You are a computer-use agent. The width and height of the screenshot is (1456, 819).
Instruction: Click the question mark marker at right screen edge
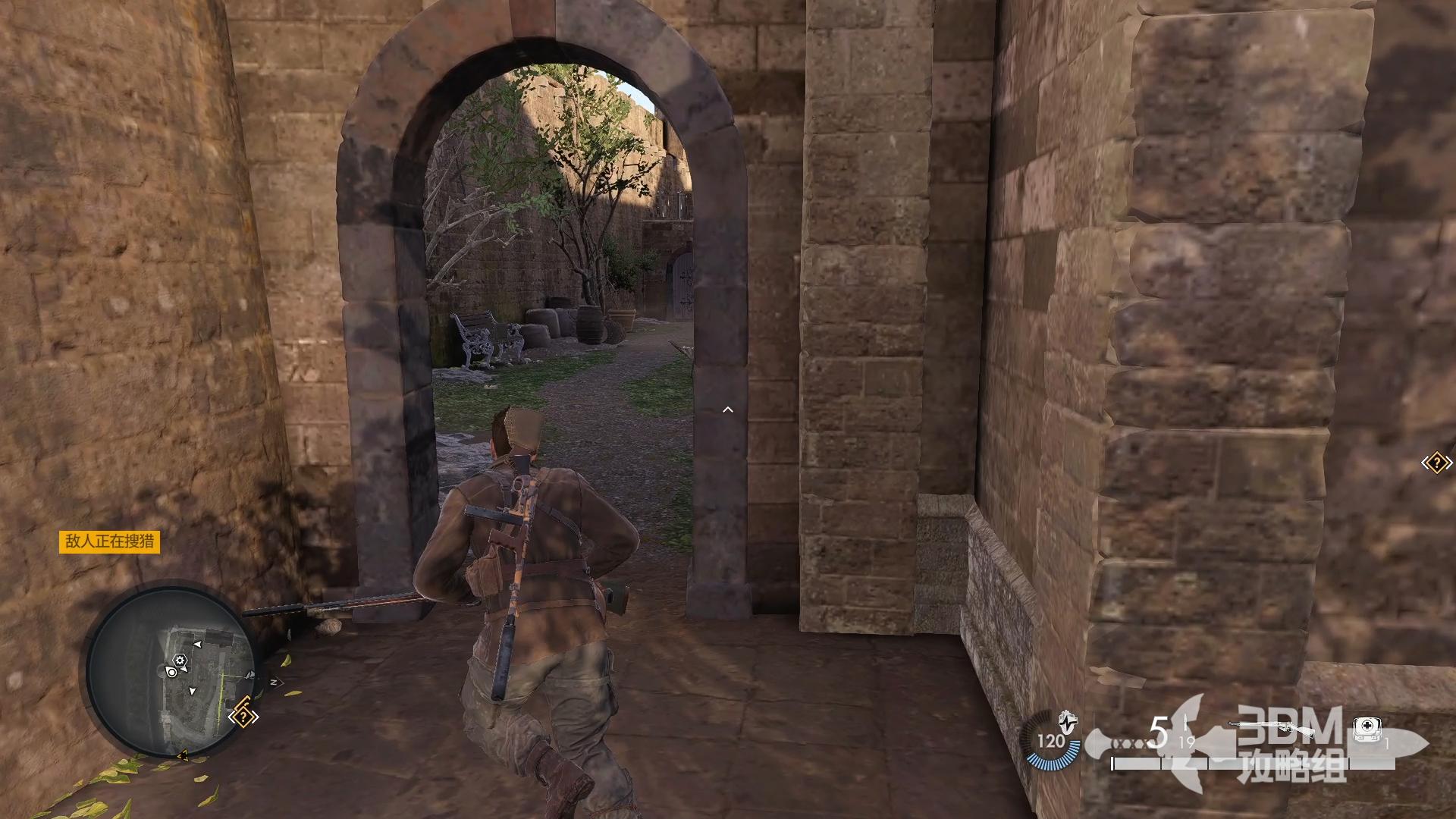tap(1436, 463)
